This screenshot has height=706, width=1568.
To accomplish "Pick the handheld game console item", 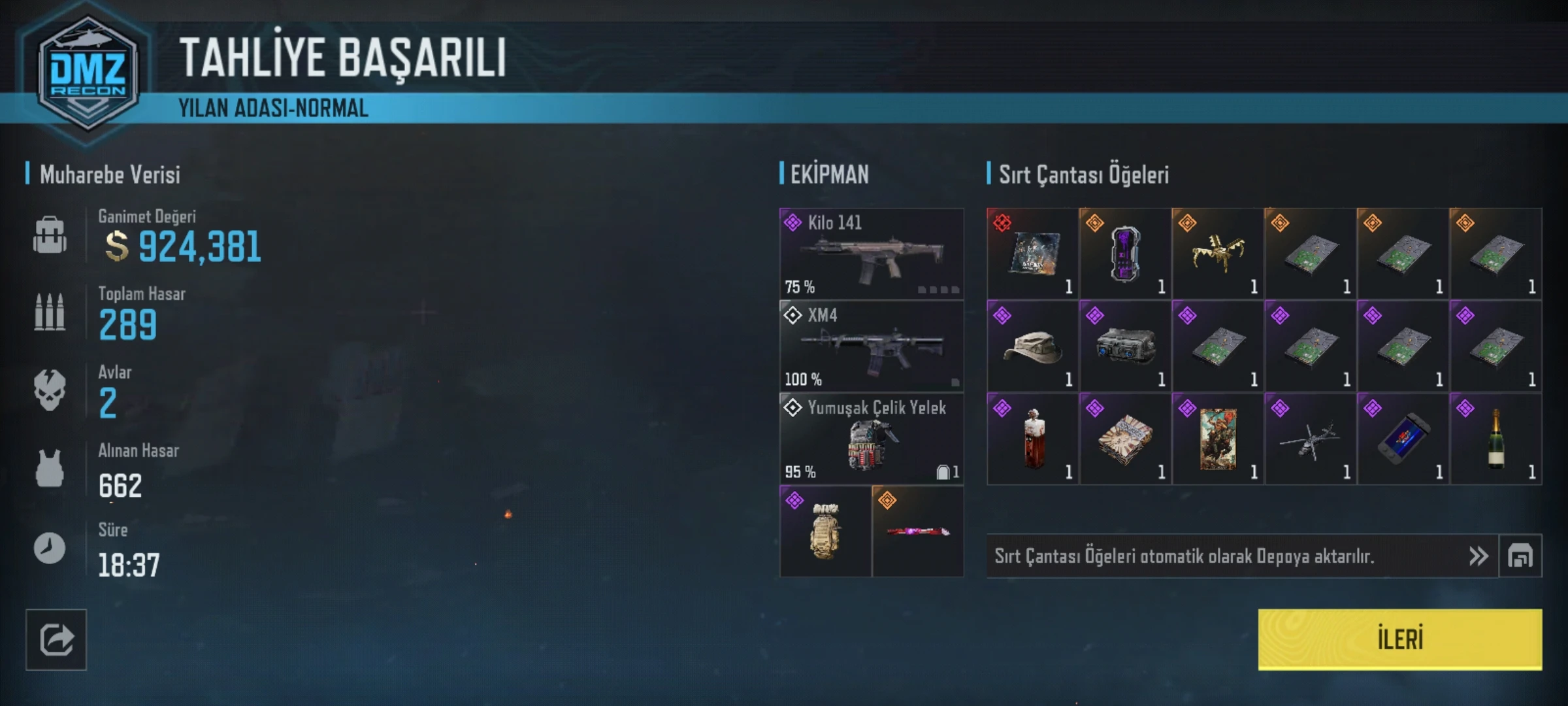I will tap(1403, 439).
